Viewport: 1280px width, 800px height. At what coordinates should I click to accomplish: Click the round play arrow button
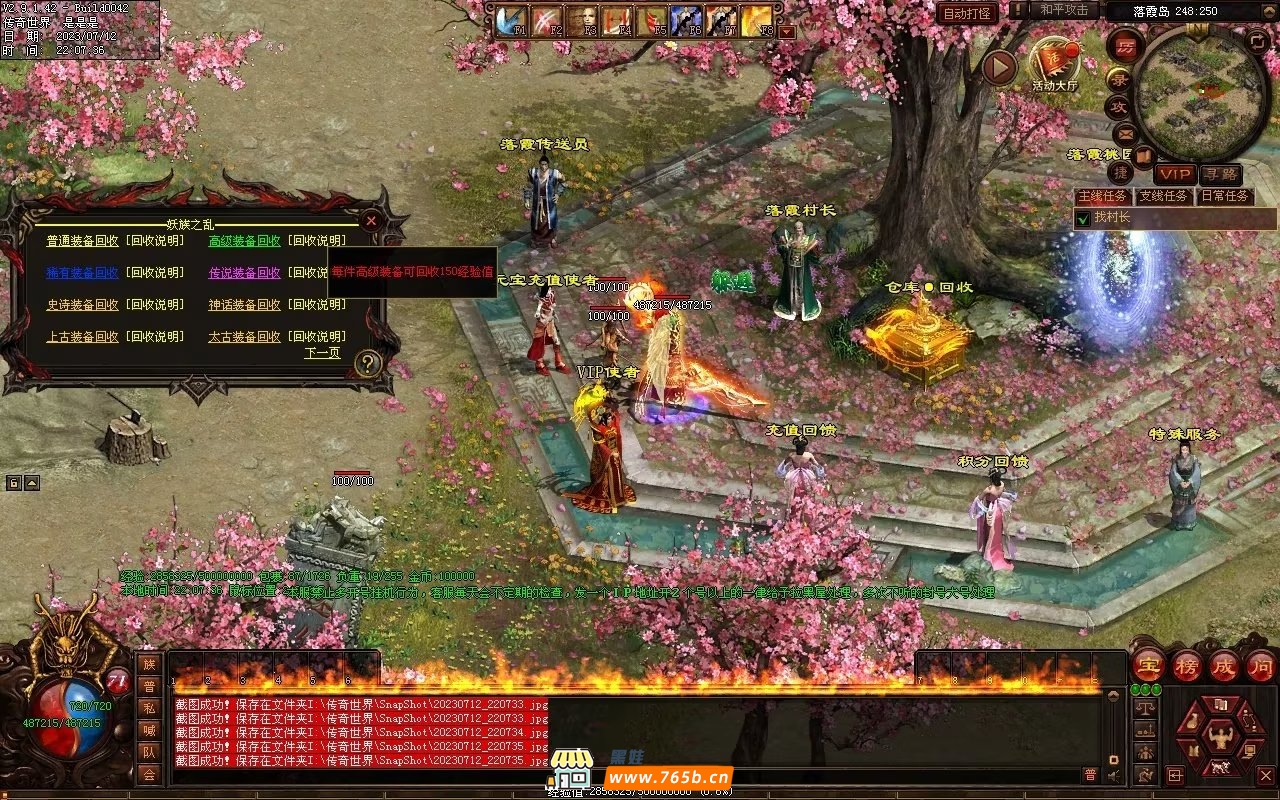[998, 67]
